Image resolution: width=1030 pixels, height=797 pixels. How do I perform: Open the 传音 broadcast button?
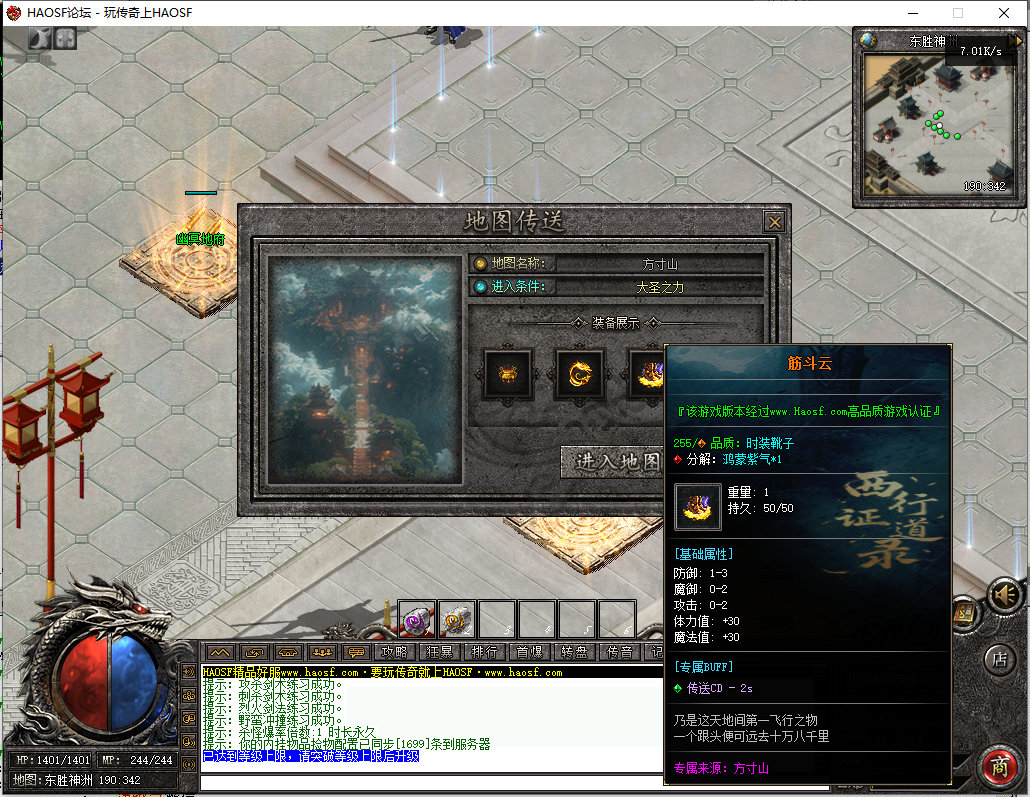click(x=620, y=652)
